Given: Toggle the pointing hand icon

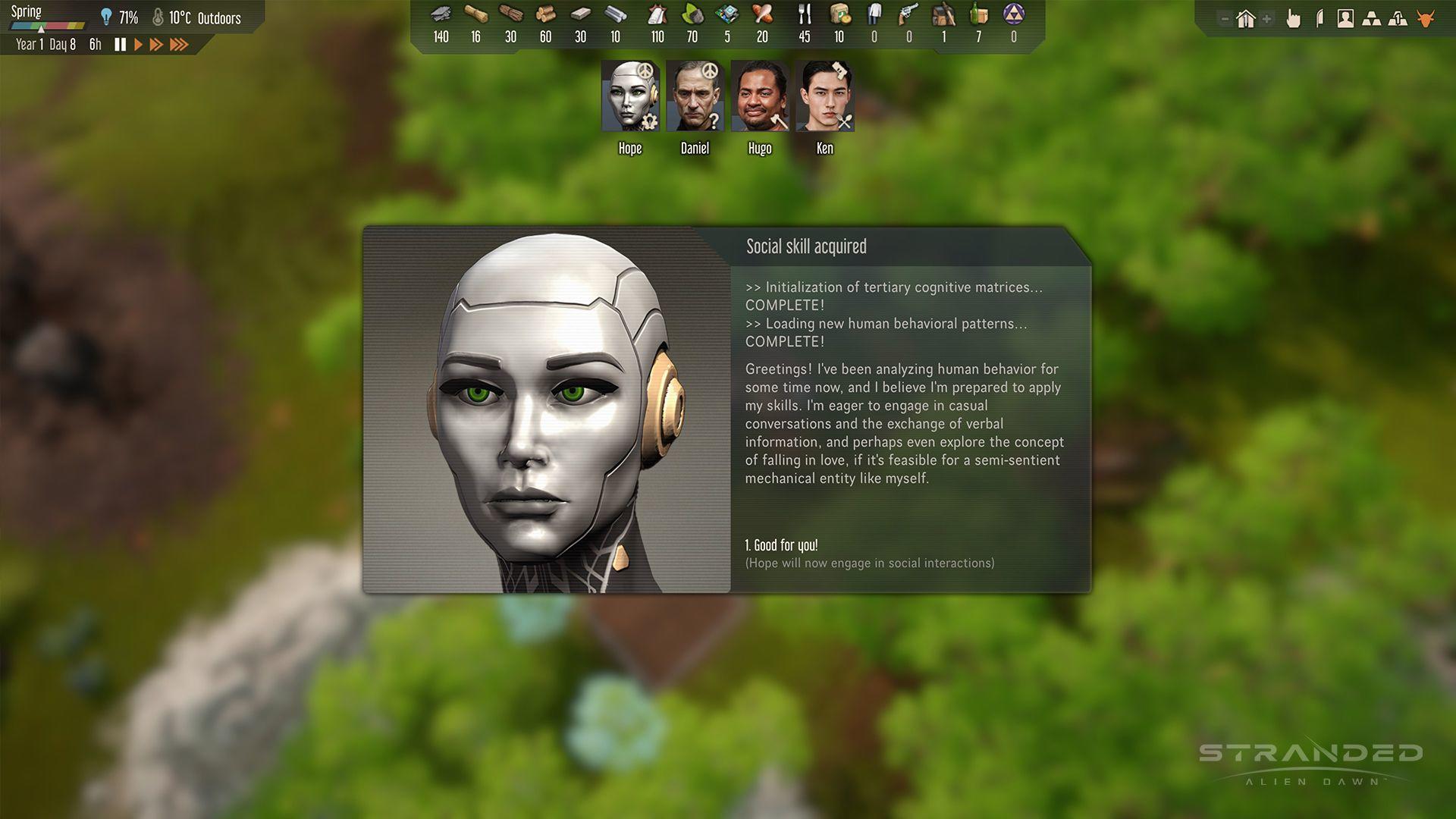Looking at the screenshot, I should point(1294,19).
